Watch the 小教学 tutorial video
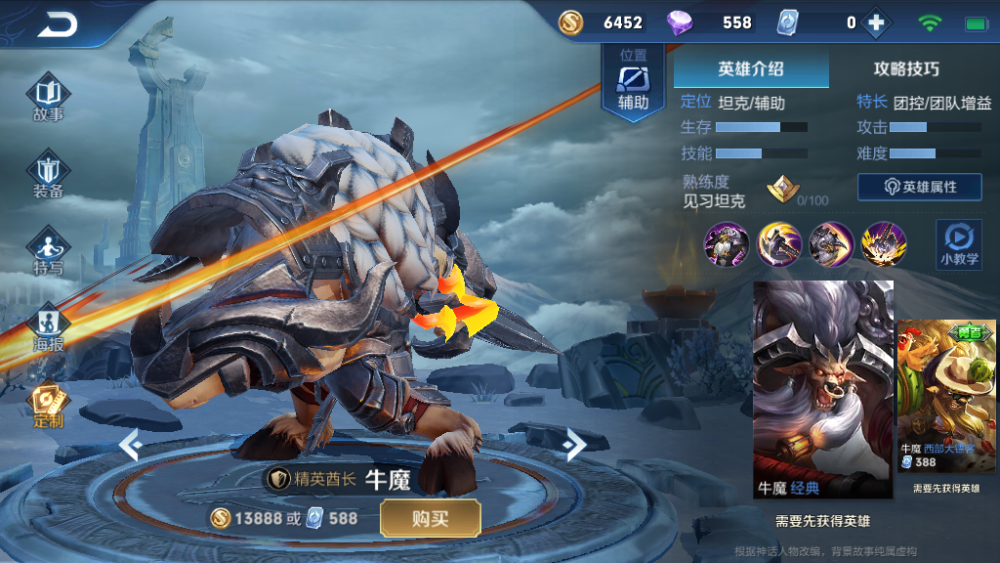Viewport: 1000px width, 563px height. pos(958,243)
